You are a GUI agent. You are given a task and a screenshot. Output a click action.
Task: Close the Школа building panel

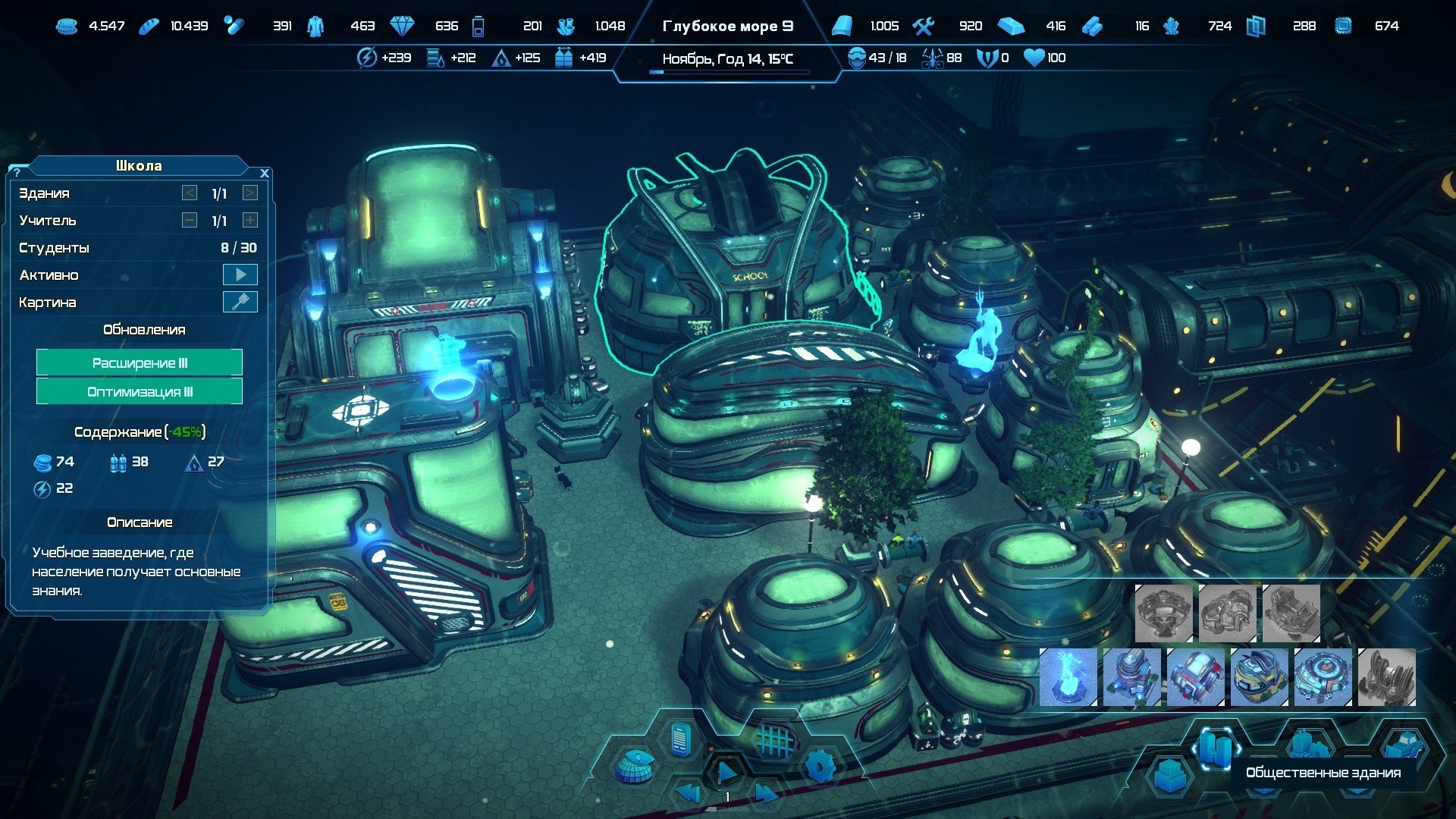(264, 173)
